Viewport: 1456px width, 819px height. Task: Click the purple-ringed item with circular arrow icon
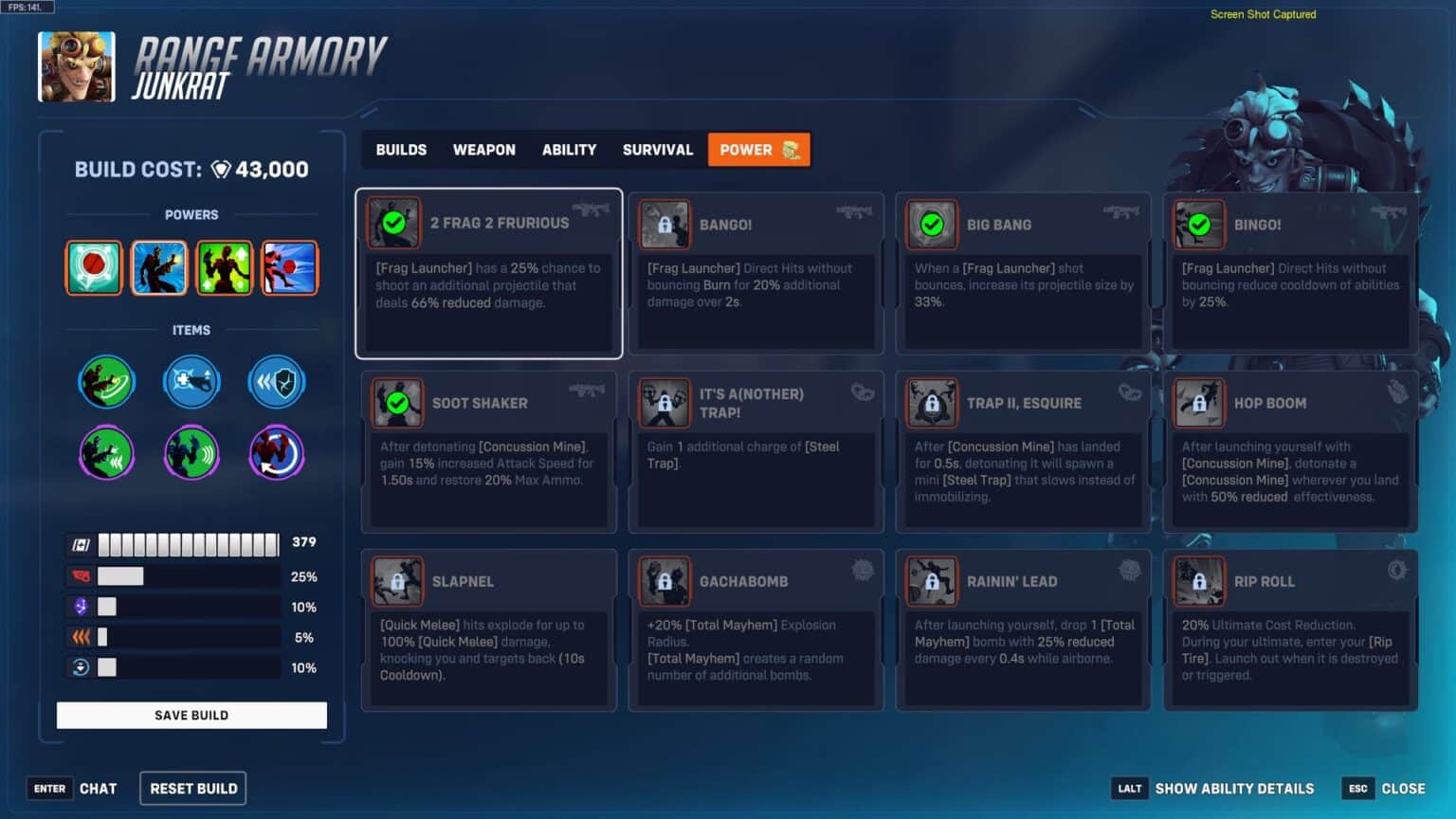click(x=276, y=453)
